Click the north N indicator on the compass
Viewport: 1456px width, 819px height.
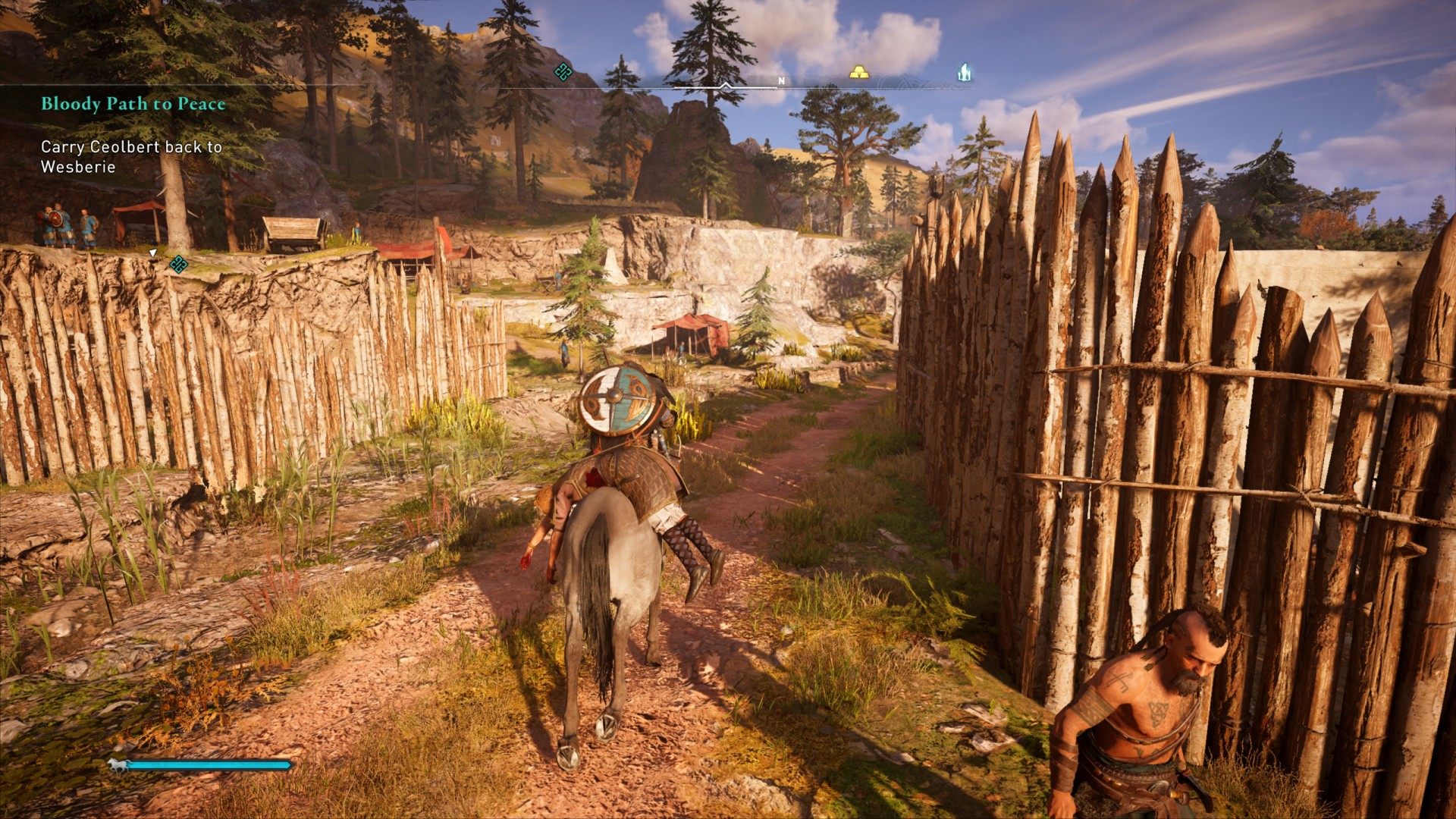click(781, 80)
